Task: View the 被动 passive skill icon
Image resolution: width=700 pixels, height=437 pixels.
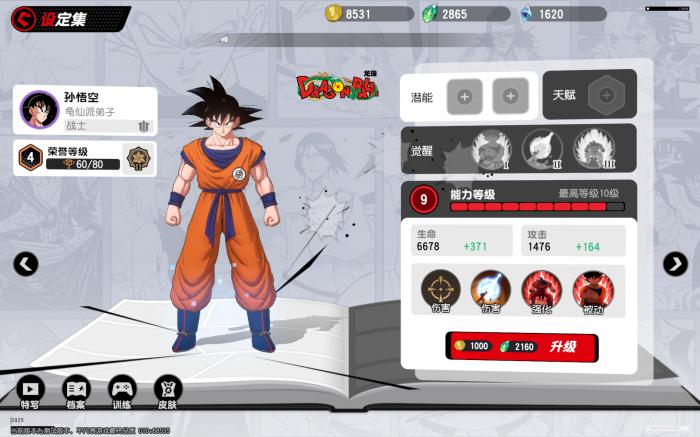Action: click(x=592, y=291)
